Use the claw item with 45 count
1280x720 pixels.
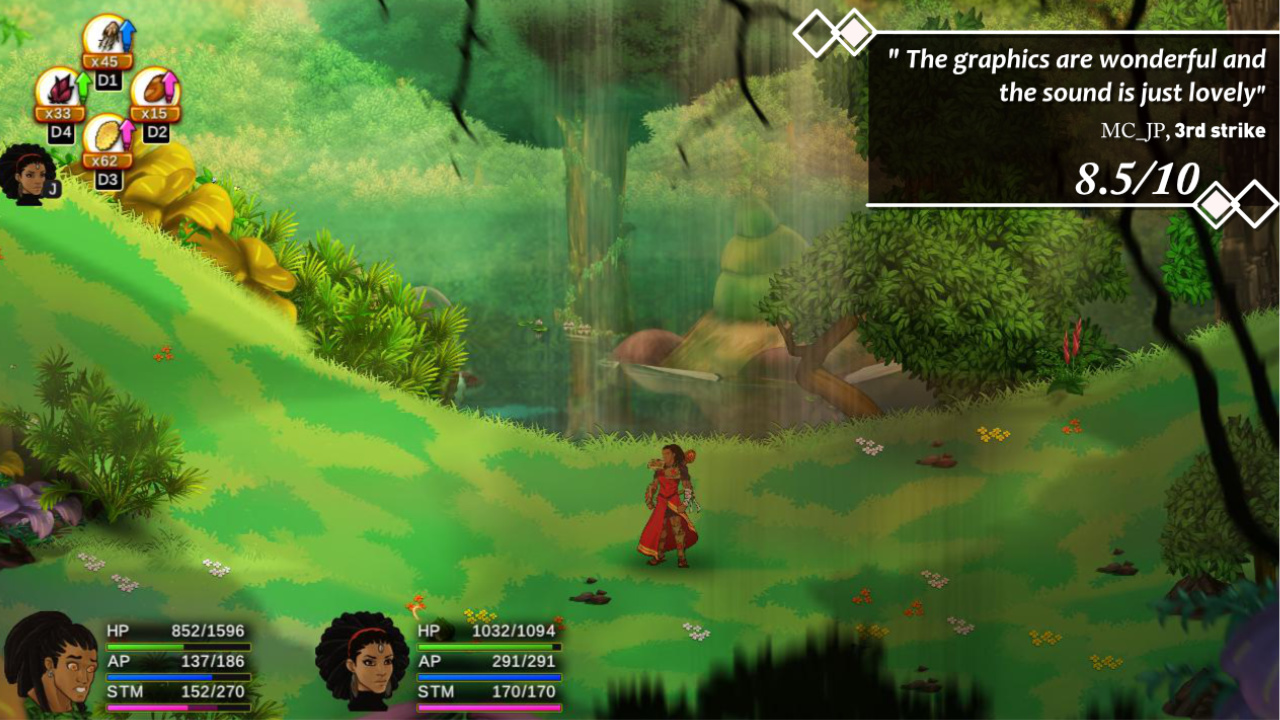[105, 37]
